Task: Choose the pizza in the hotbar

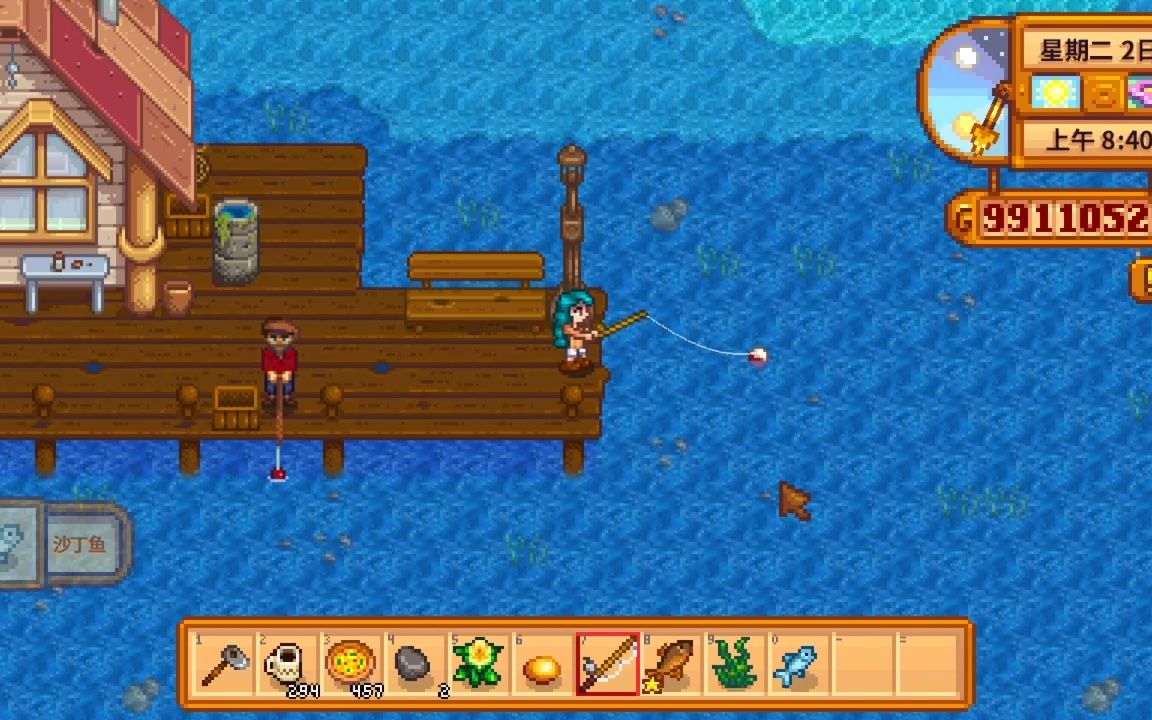Action: point(351,664)
